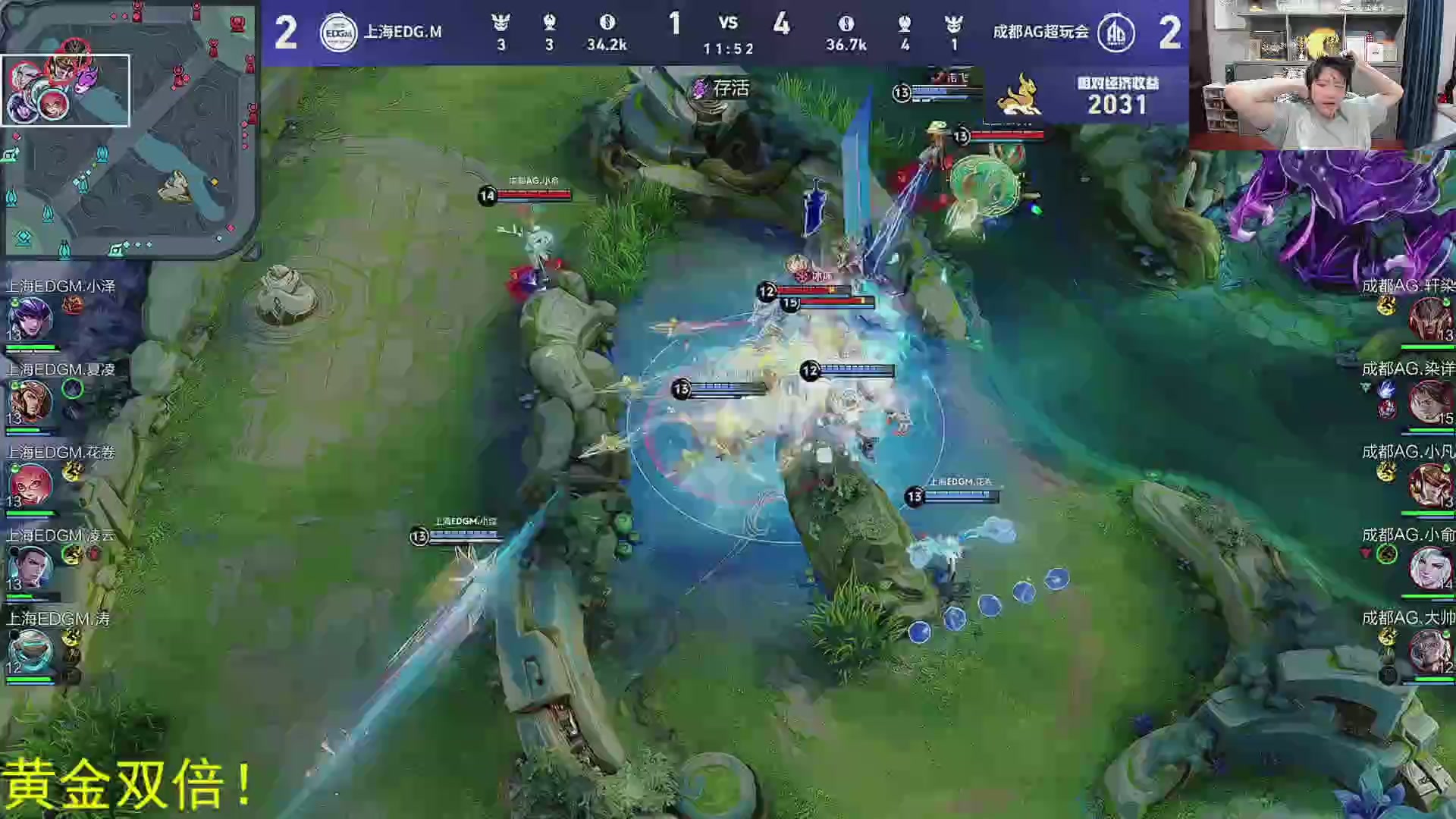This screenshot has width=1456, height=819.
Task: Click the 上海EDG.M team logo
Action: [x=338, y=33]
